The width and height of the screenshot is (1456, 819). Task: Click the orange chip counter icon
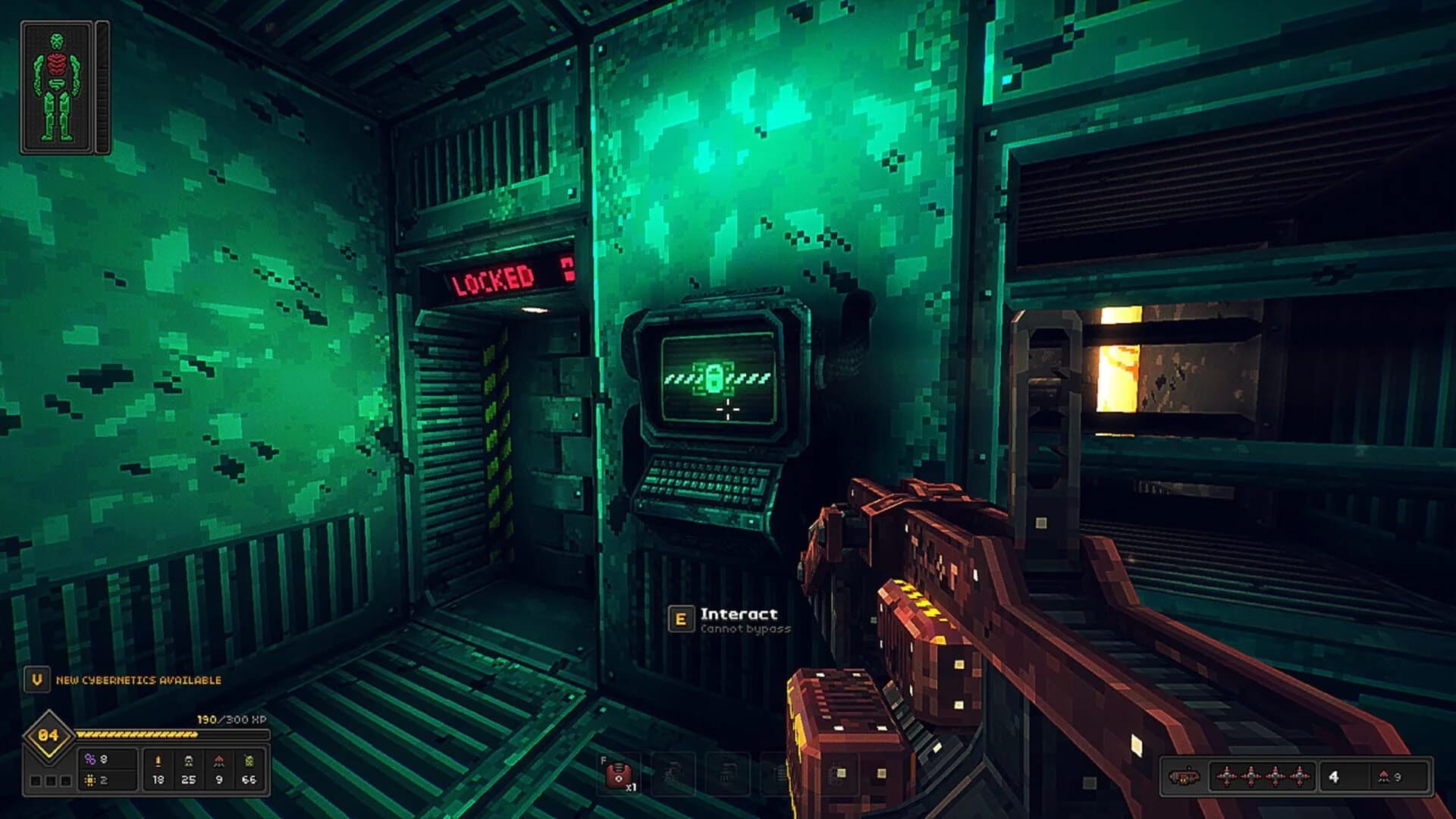coord(89,780)
